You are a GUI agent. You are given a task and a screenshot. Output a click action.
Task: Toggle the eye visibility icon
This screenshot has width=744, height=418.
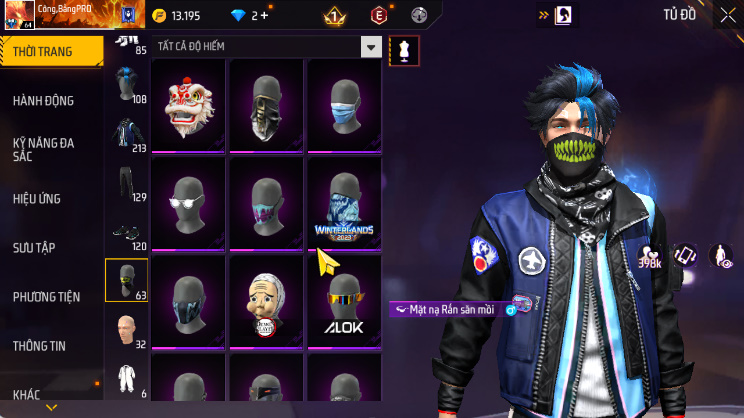click(x=721, y=256)
